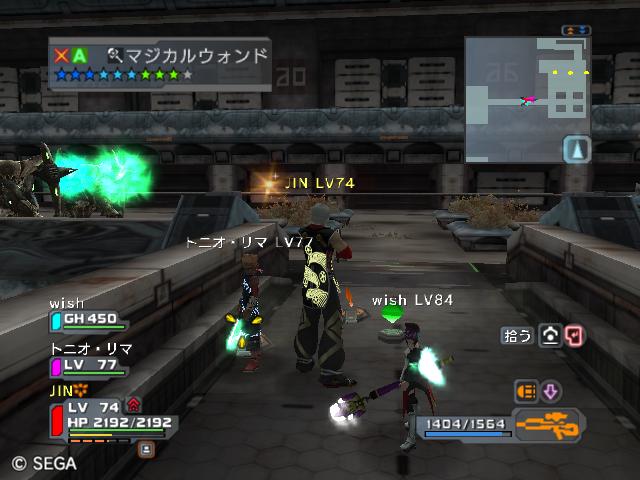Select party member トニオ・リマ's status panel

90,365
